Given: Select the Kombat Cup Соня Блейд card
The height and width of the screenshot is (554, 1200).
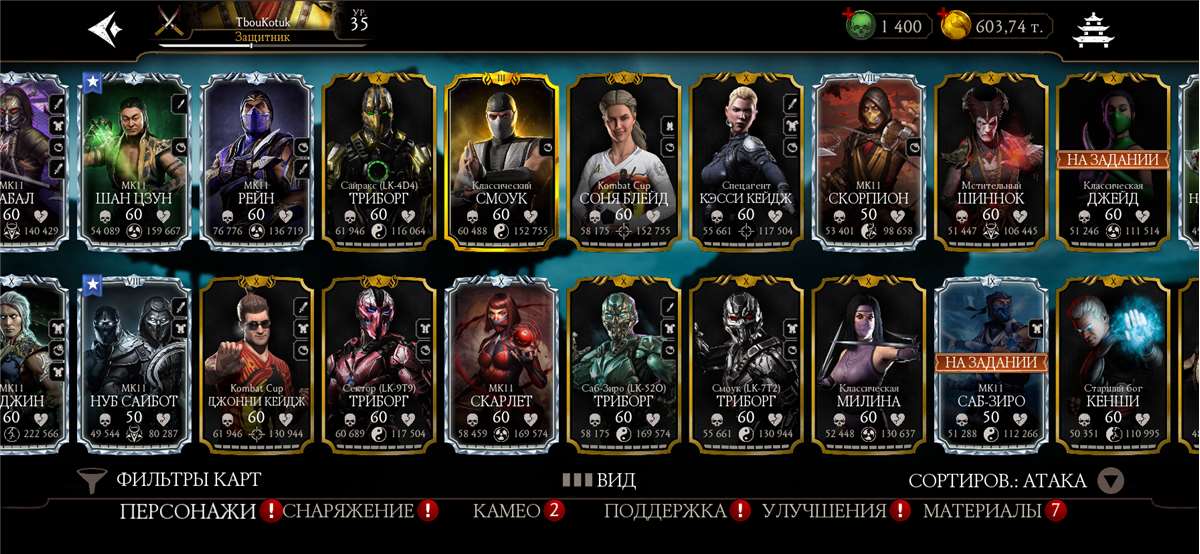Looking at the screenshot, I should pyautogui.click(x=624, y=160).
